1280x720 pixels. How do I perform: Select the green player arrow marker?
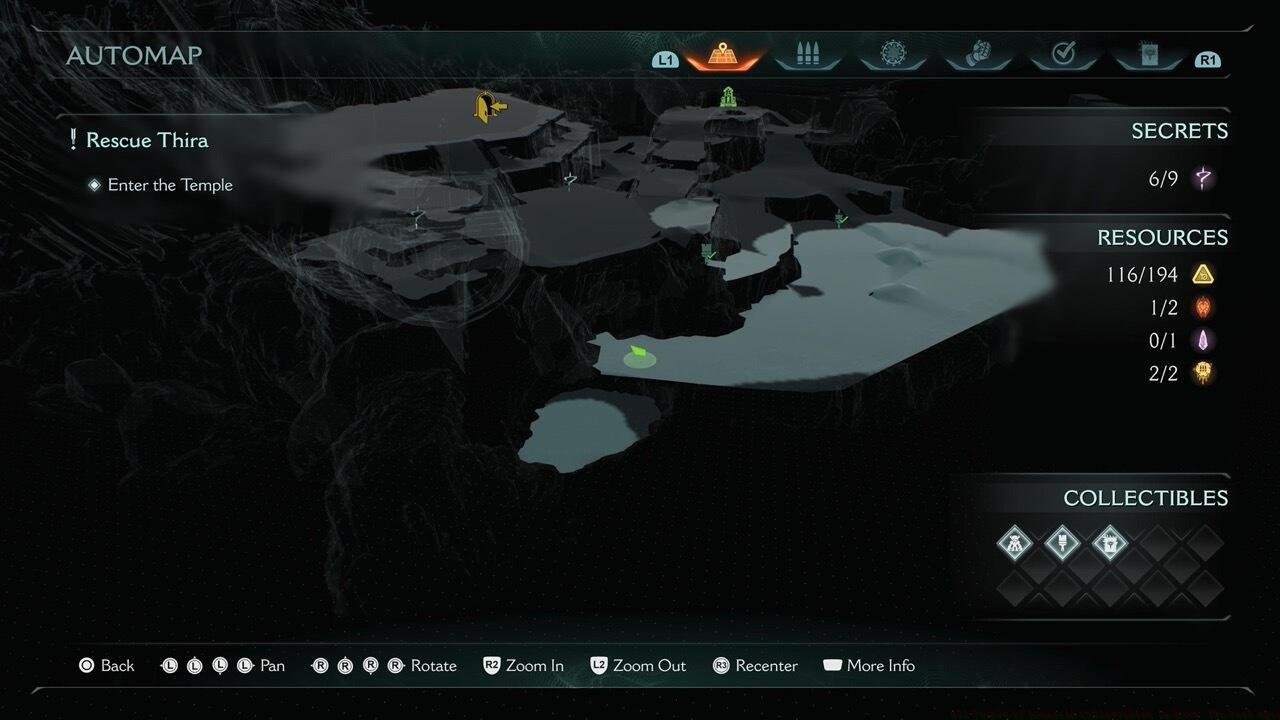637,354
